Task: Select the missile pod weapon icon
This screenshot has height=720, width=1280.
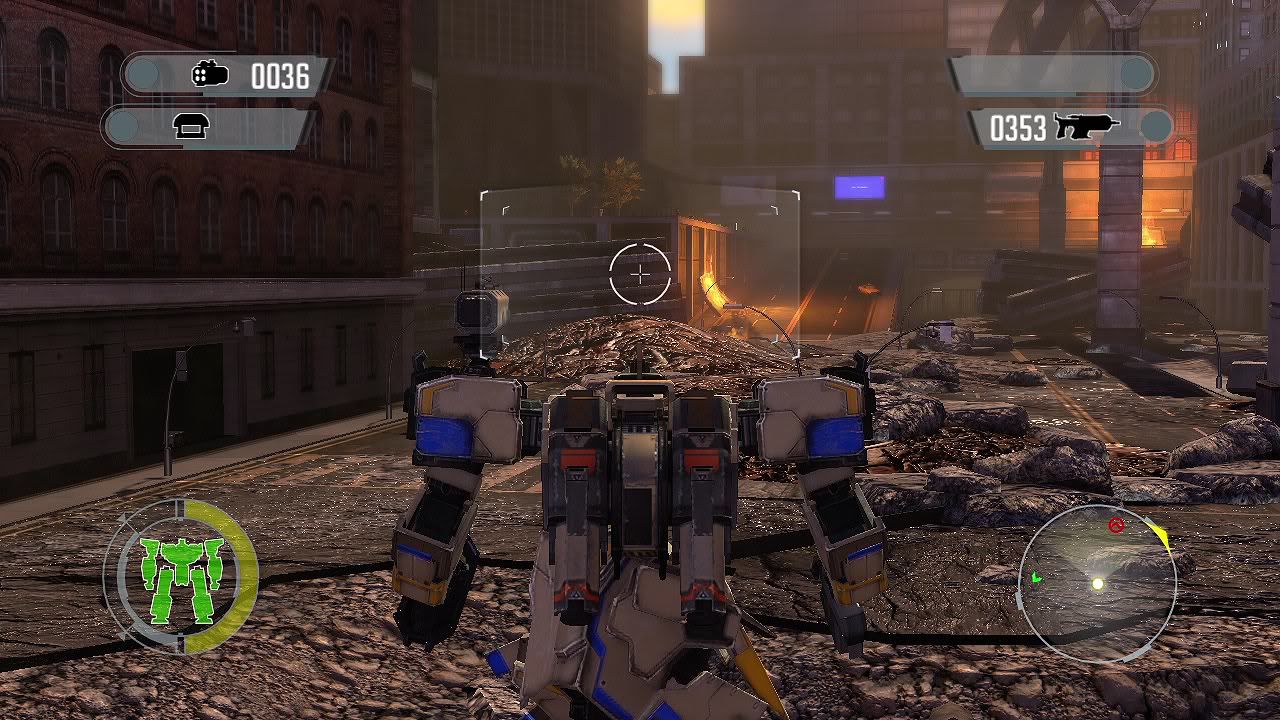Action: click(x=210, y=74)
